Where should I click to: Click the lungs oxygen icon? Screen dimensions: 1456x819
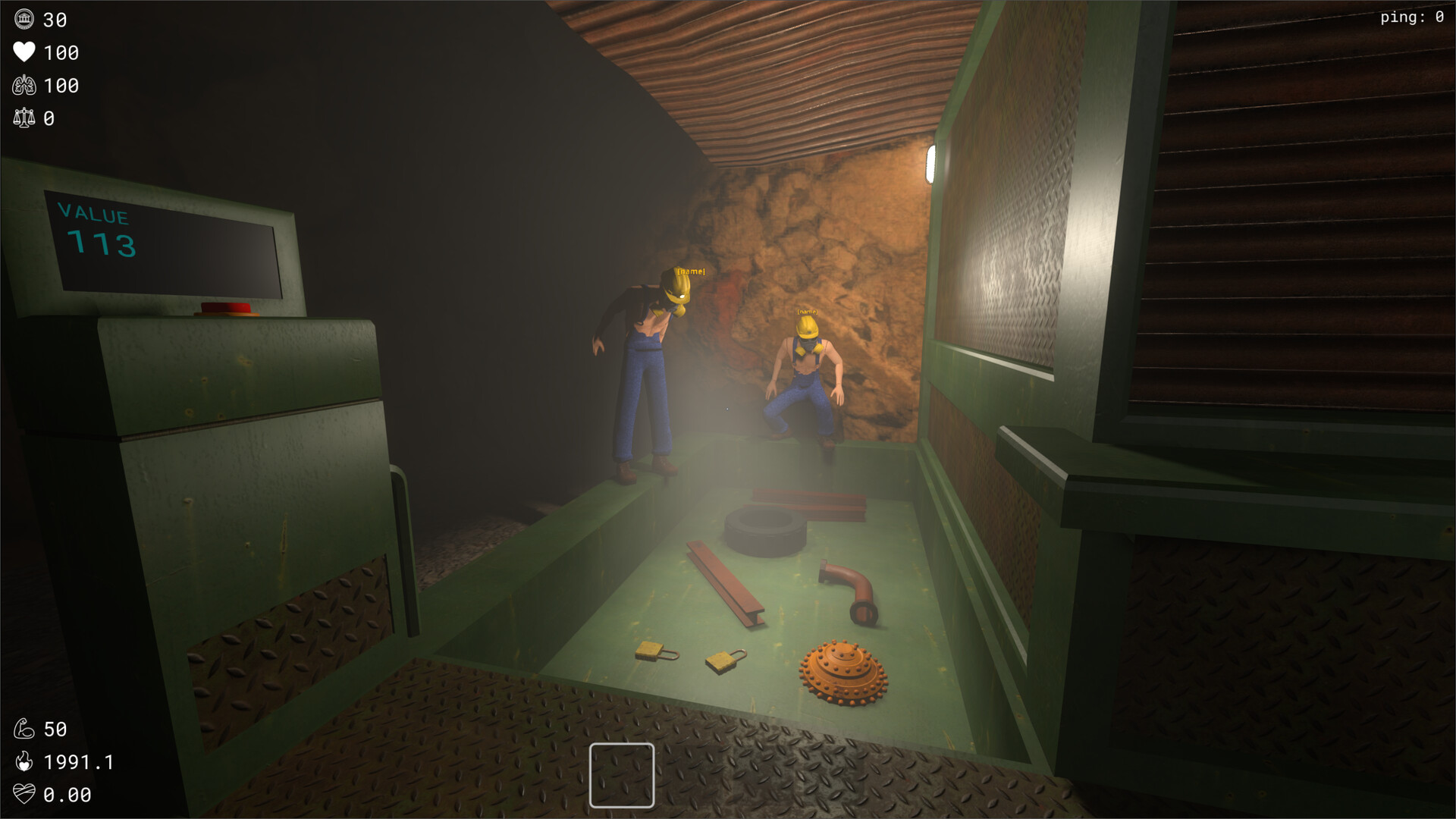tap(25, 86)
